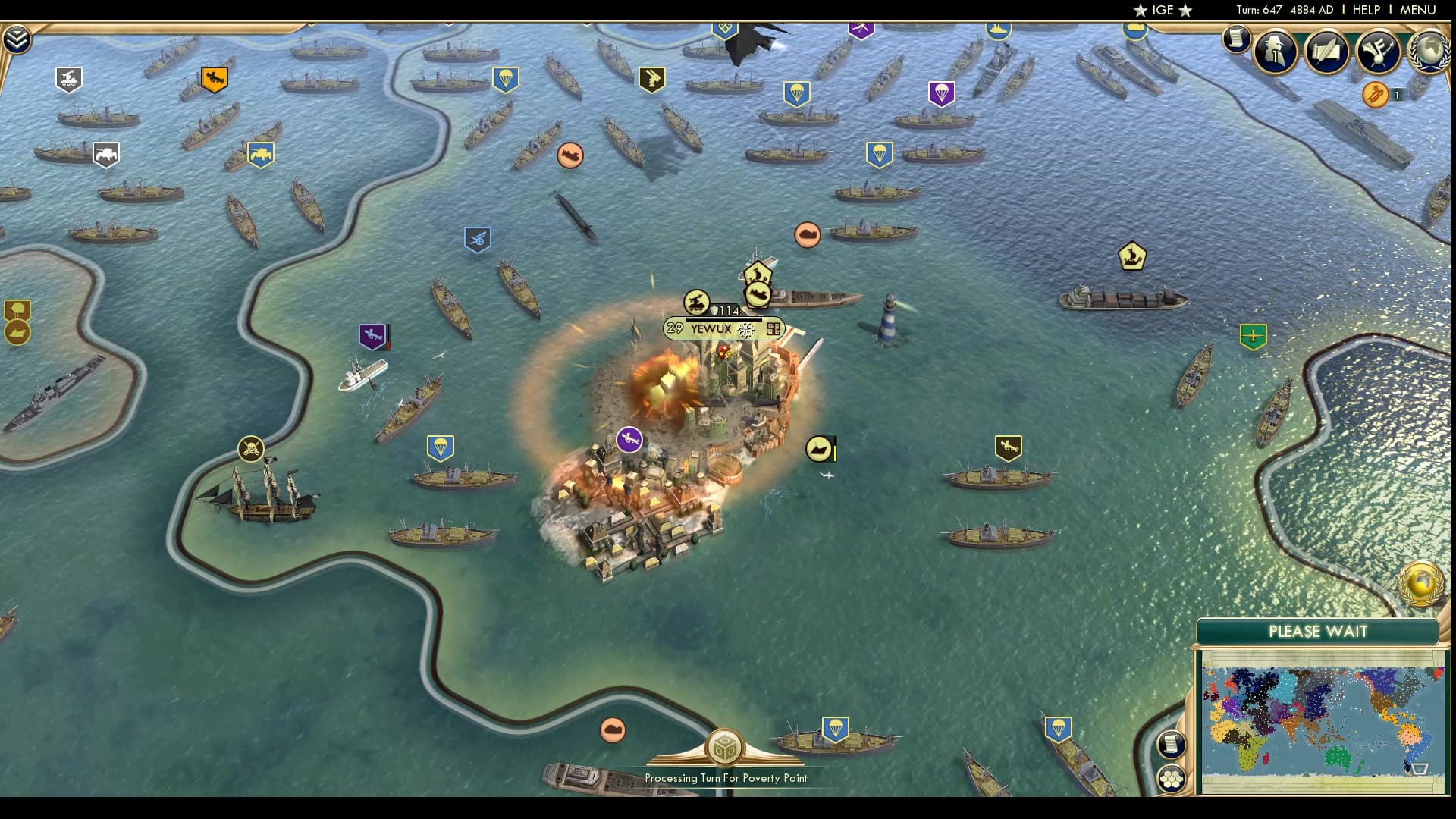Select the helicopter unit flag above Yewux
Image resolution: width=1456 pixels, height=819 pixels.
pos(698,300)
